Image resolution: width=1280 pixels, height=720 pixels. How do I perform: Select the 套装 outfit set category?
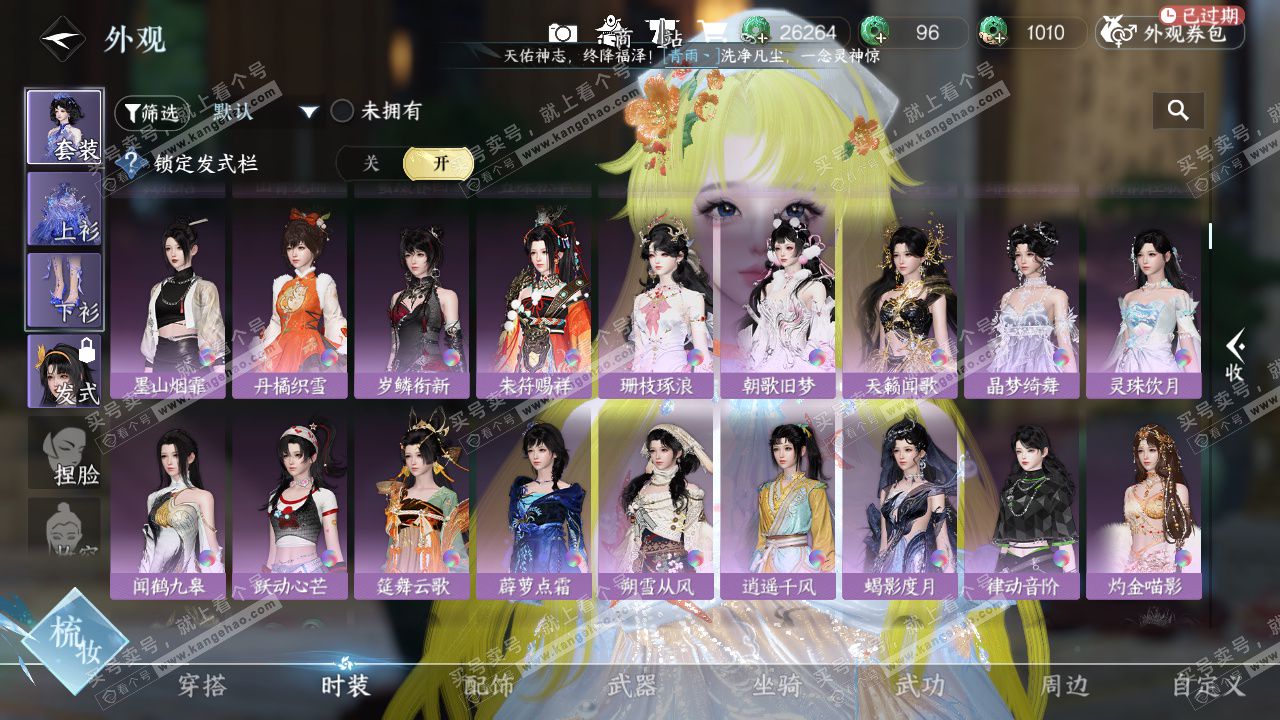[64, 127]
